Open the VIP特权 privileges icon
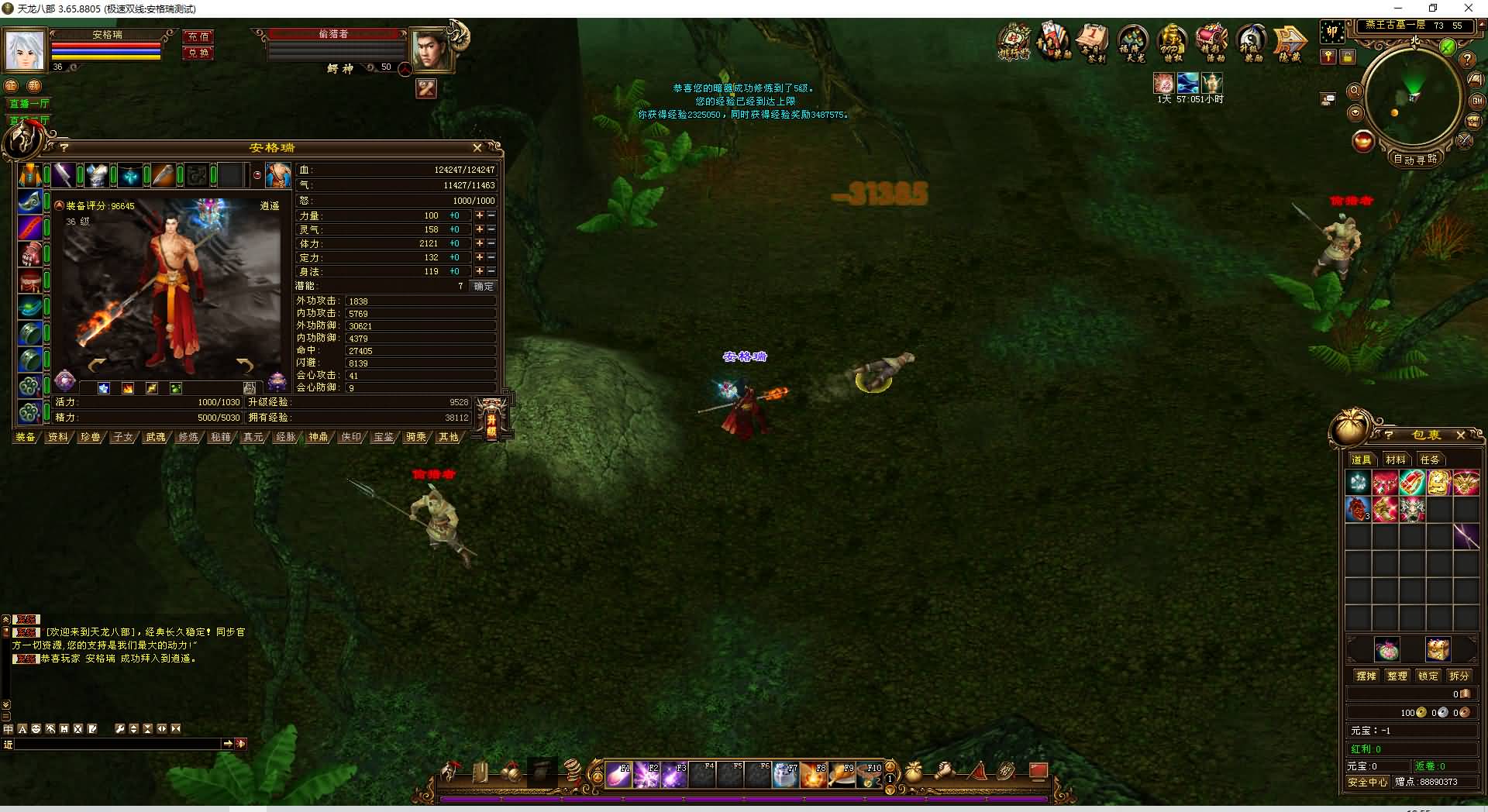The width and height of the screenshot is (1488, 812). (1173, 42)
